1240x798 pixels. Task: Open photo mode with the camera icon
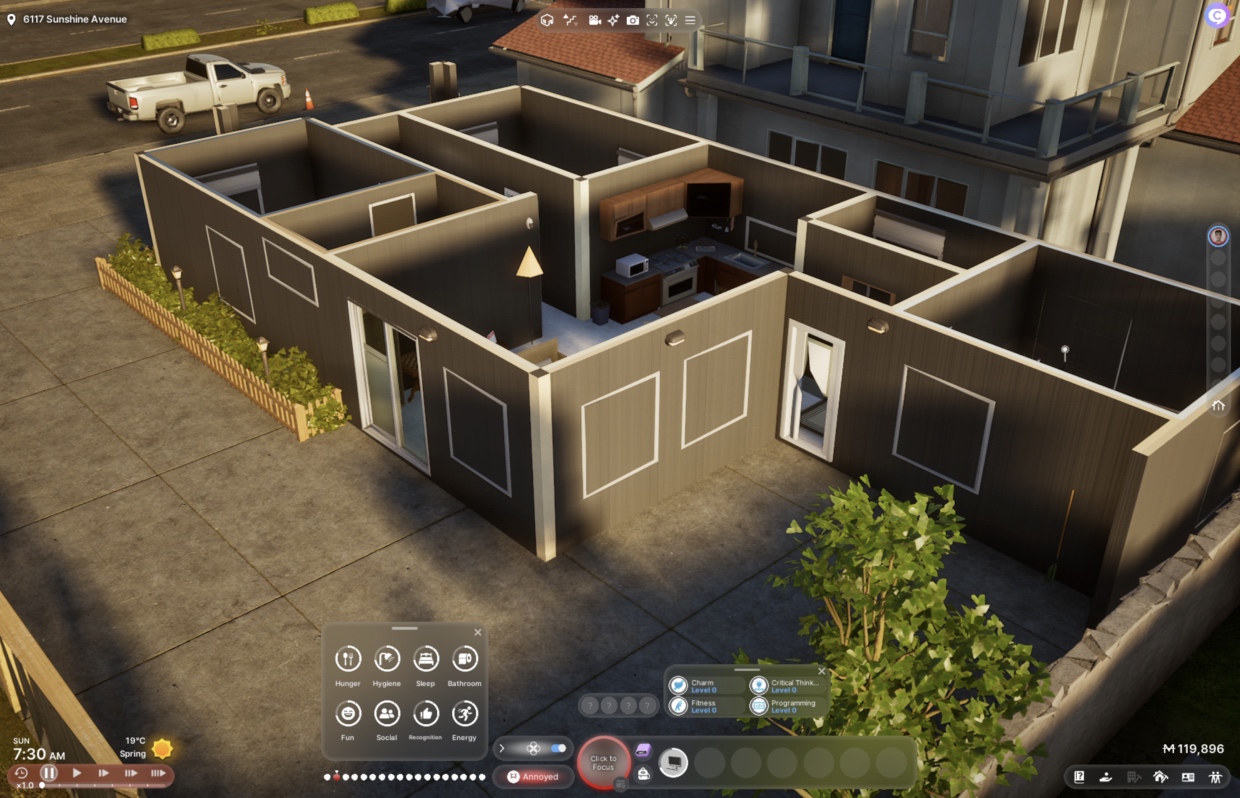tap(633, 20)
